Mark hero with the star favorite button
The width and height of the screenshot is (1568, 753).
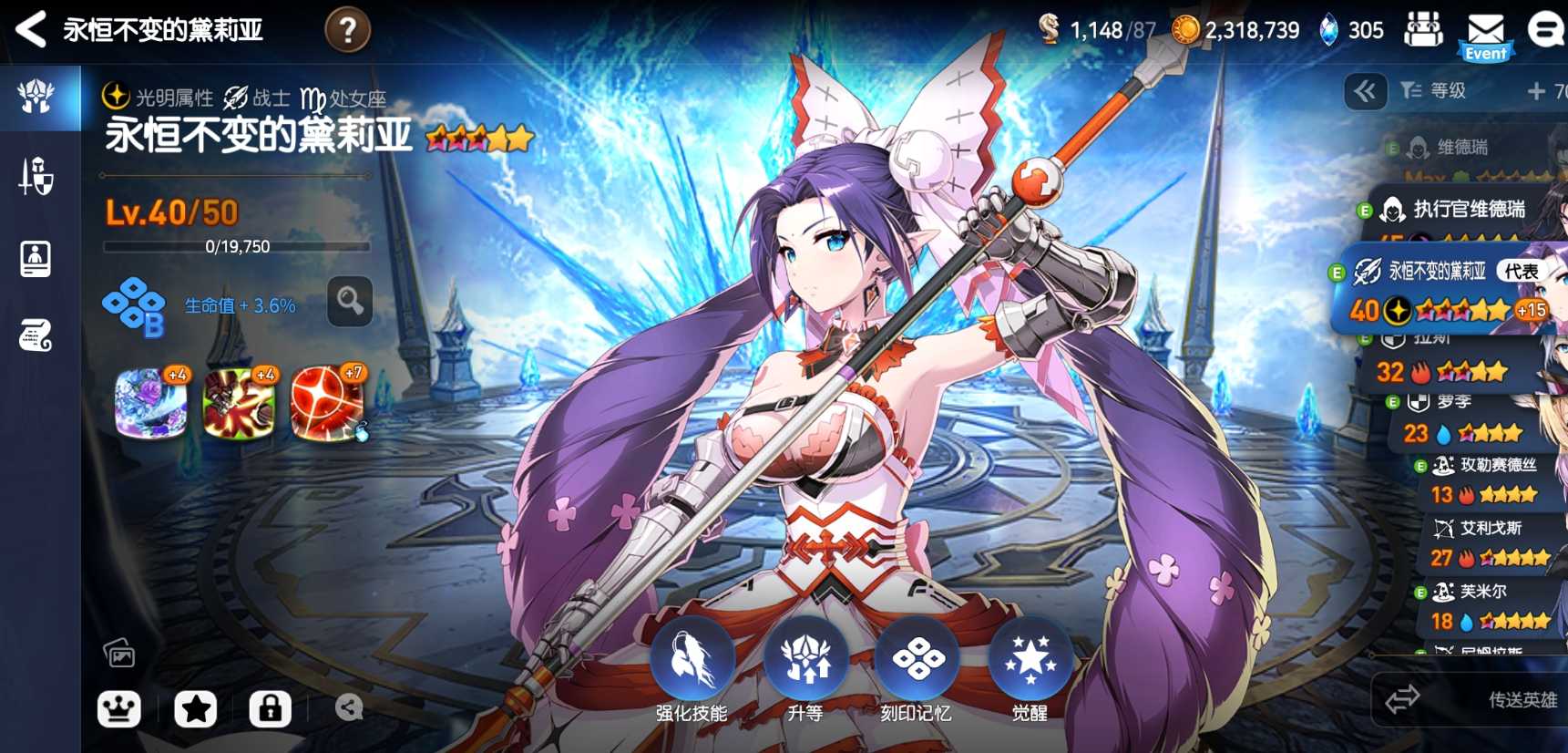[x=195, y=708]
